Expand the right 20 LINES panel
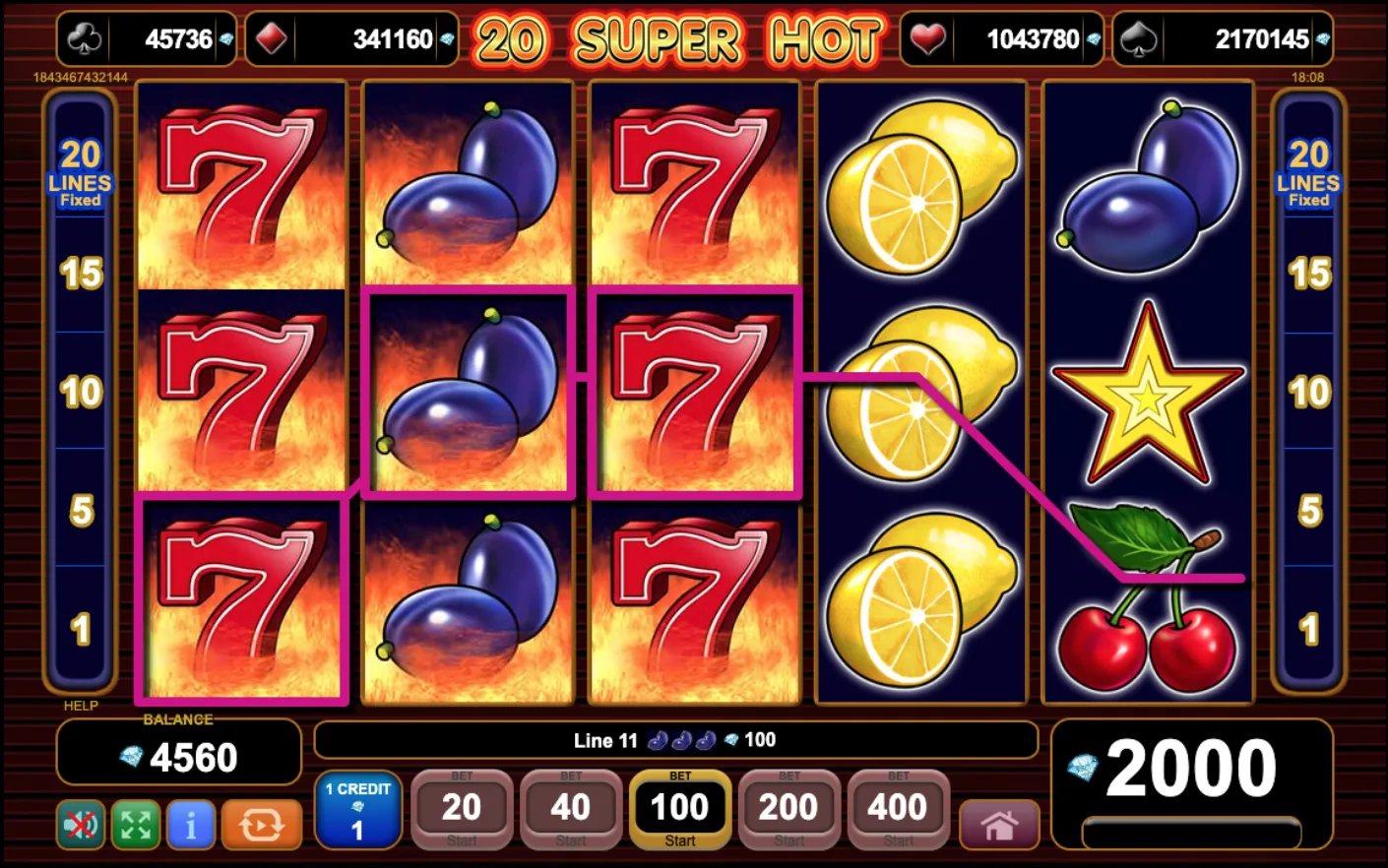This screenshot has height=868, width=1388. (1307, 169)
